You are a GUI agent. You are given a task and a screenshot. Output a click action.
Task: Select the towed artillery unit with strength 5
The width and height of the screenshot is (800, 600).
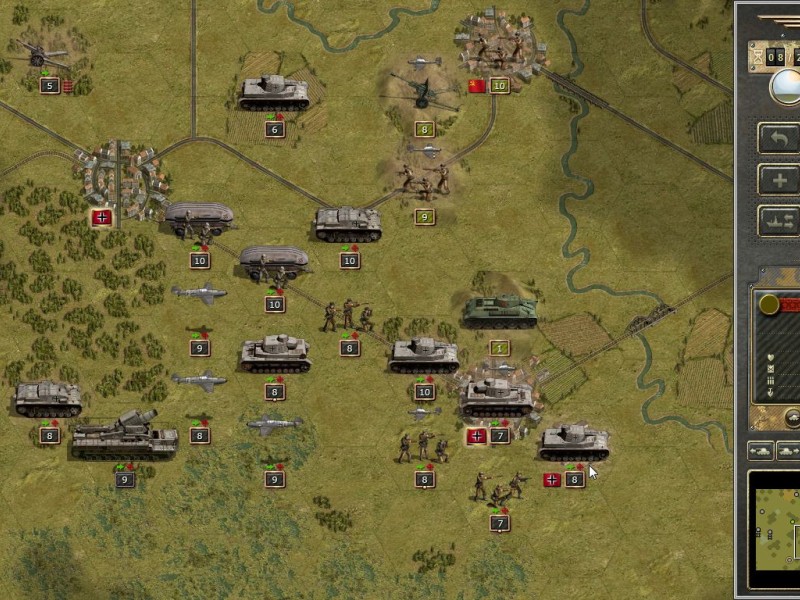coord(44,53)
